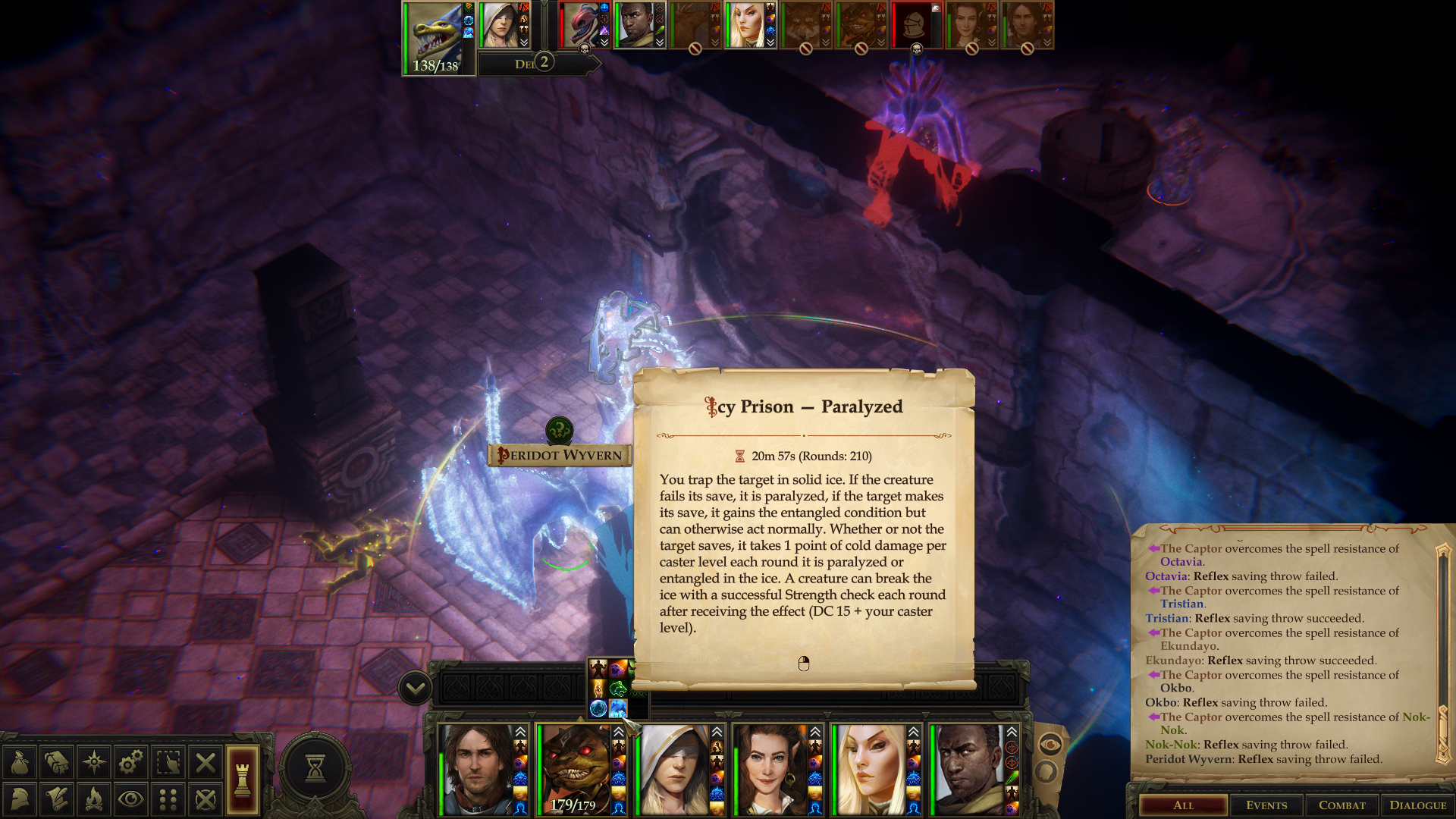This screenshot has height=819, width=1456.
Task: Toggle stealth with the eye icon
Action: pos(131,799)
